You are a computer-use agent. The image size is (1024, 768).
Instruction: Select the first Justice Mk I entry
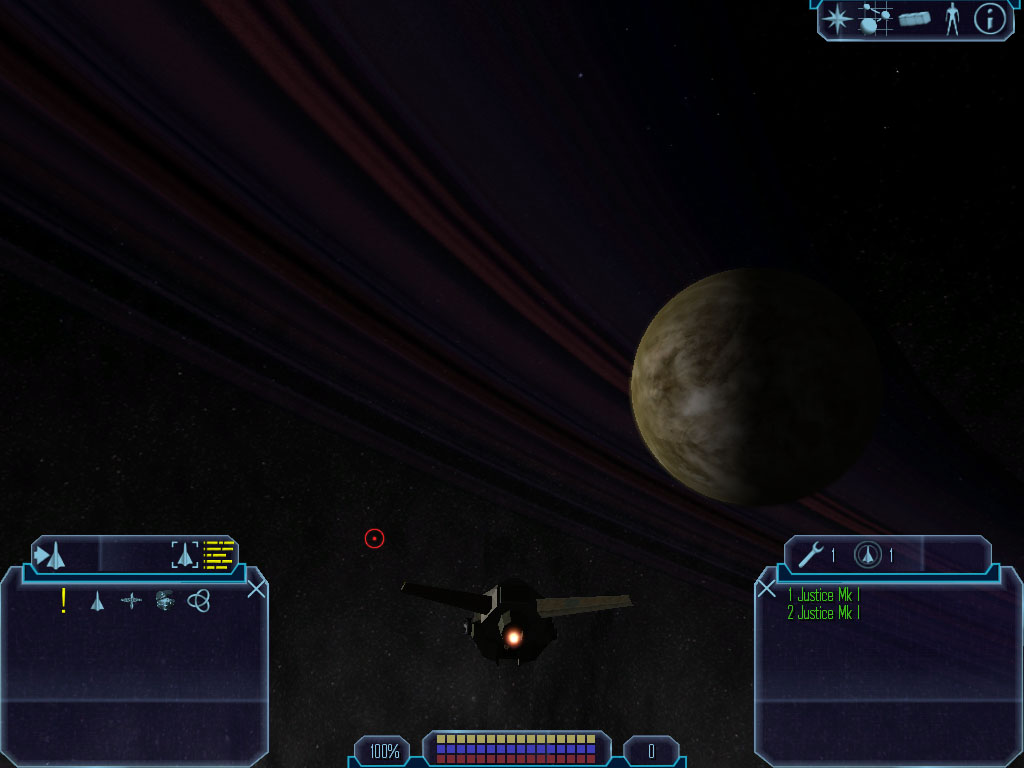tap(823, 596)
